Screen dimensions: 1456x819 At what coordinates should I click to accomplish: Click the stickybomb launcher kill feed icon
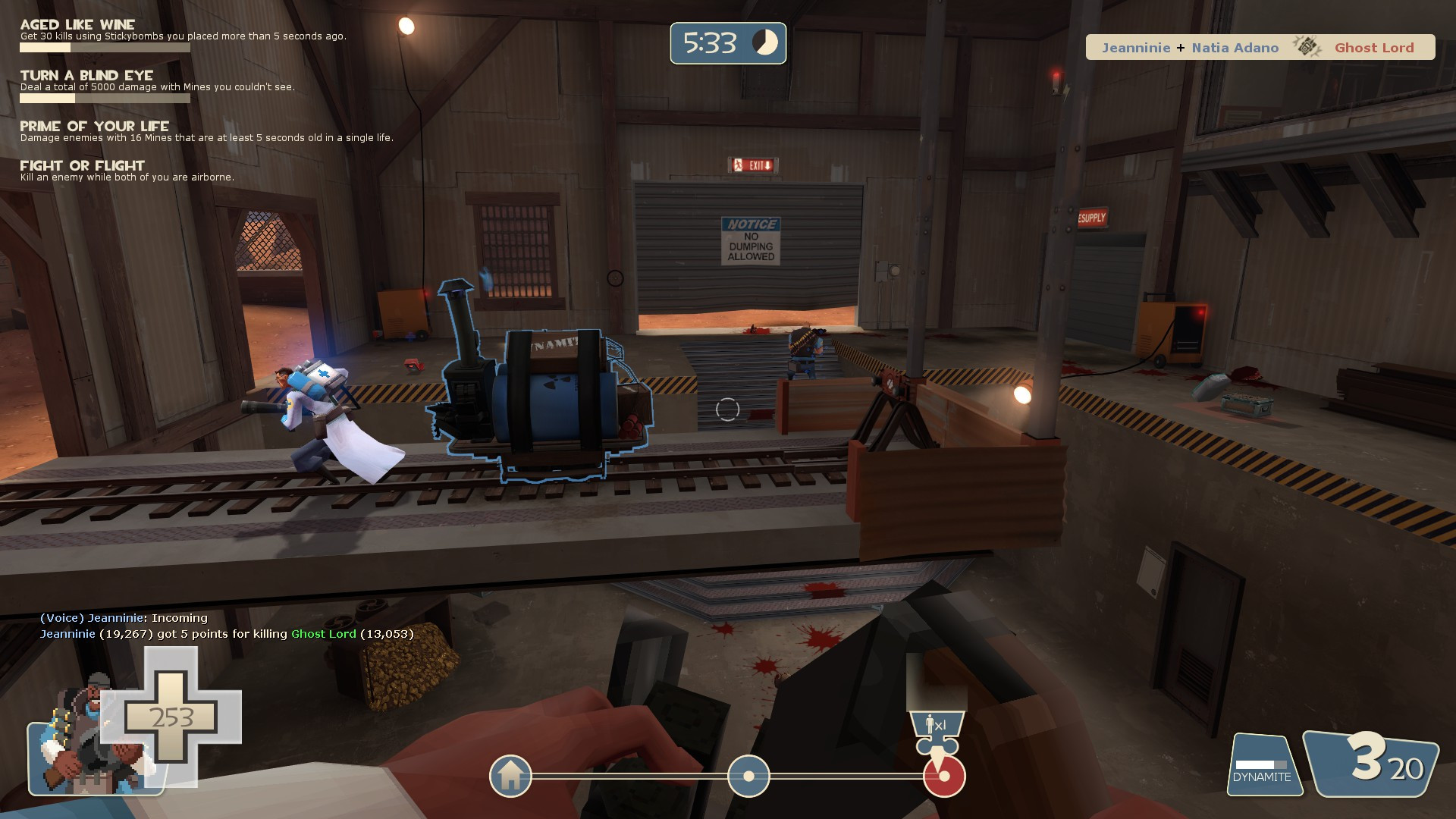(1308, 47)
